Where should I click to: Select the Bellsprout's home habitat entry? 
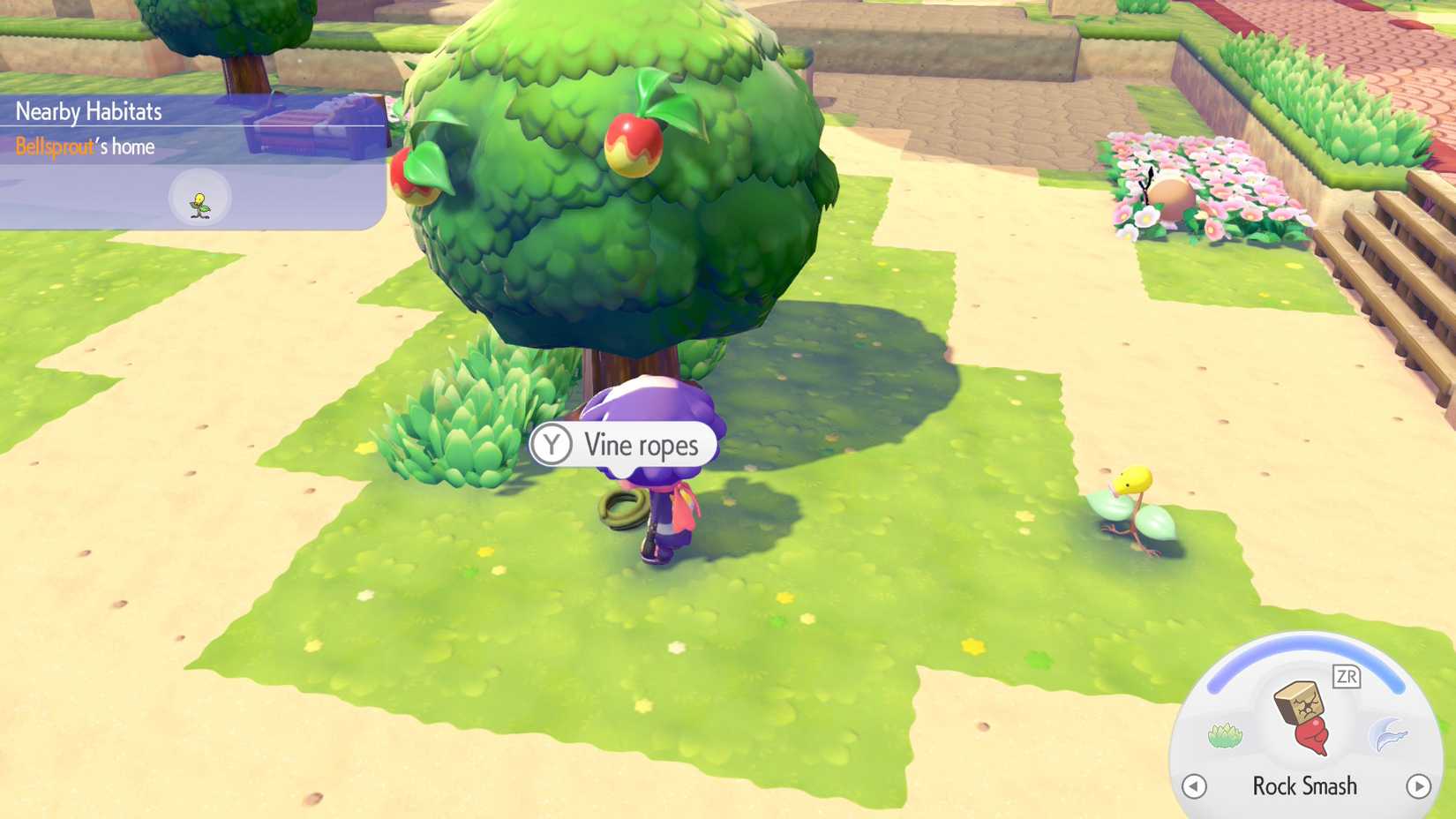86,147
